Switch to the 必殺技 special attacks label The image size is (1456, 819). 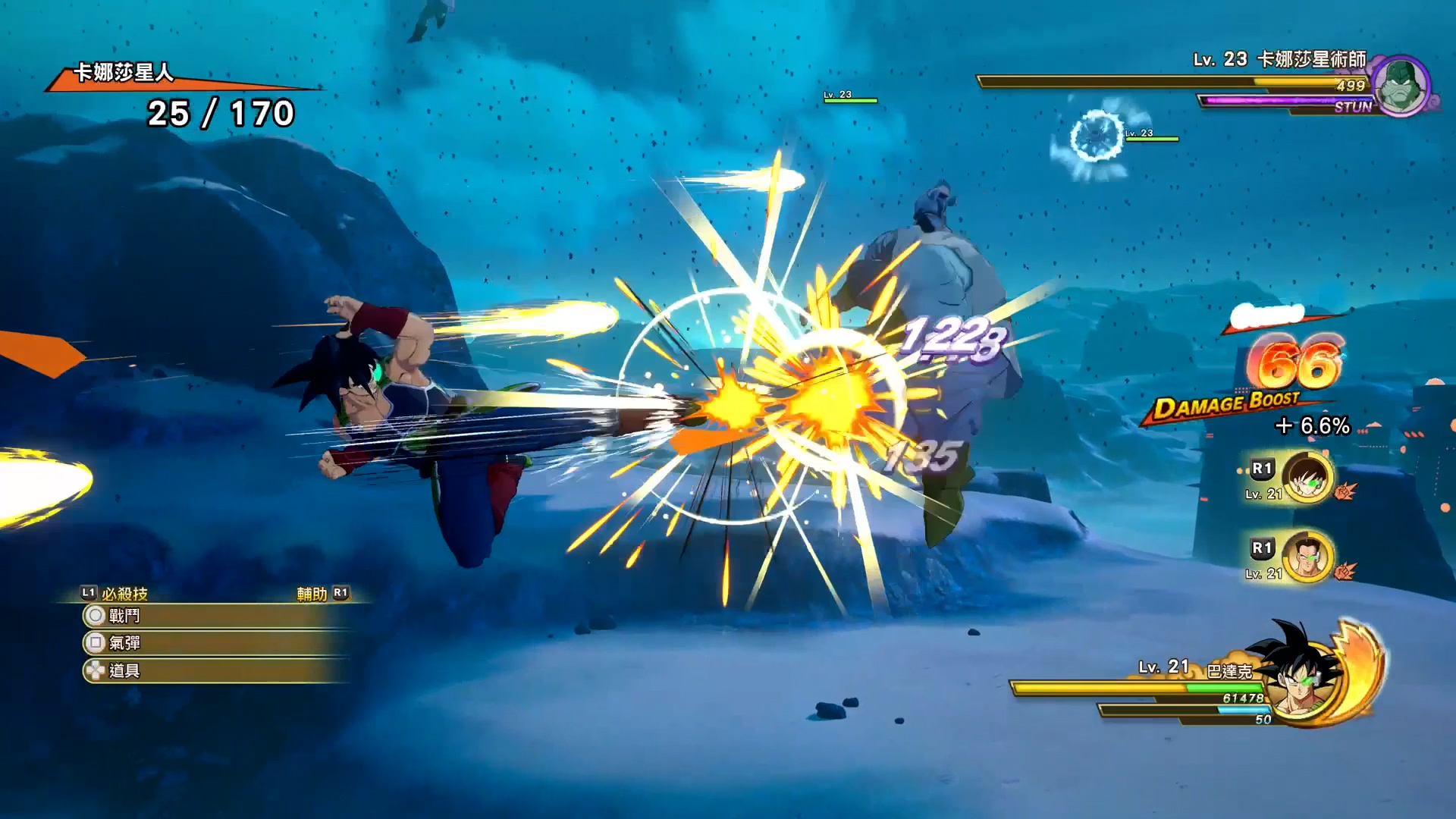tap(124, 594)
